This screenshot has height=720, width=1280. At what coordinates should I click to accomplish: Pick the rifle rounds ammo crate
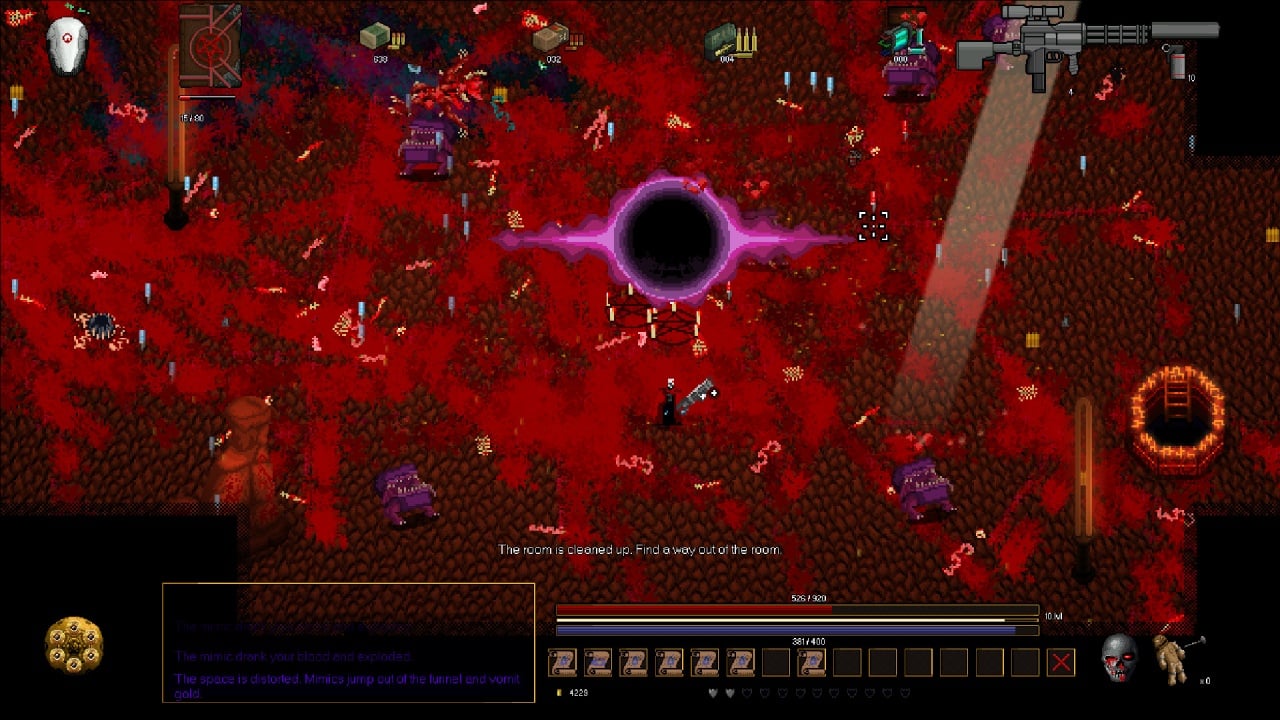(727, 40)
